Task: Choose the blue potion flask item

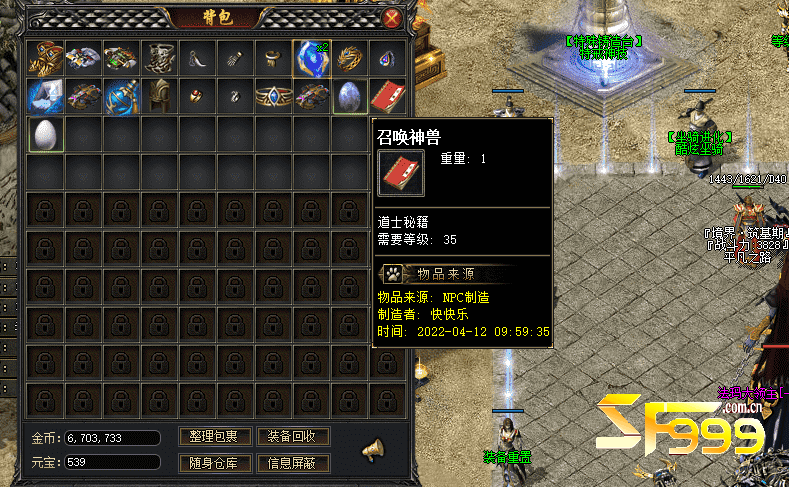Action: click(x=122, y=97)
